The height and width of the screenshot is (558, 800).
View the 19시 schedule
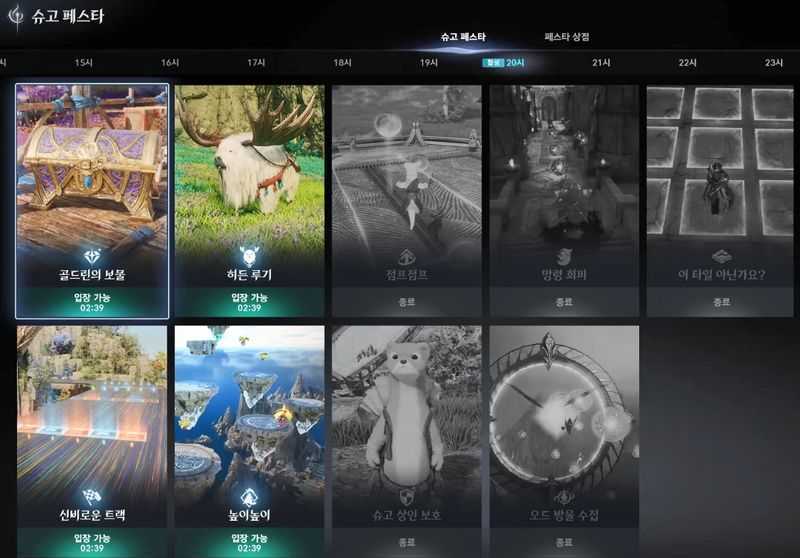(x=429, y=63)
